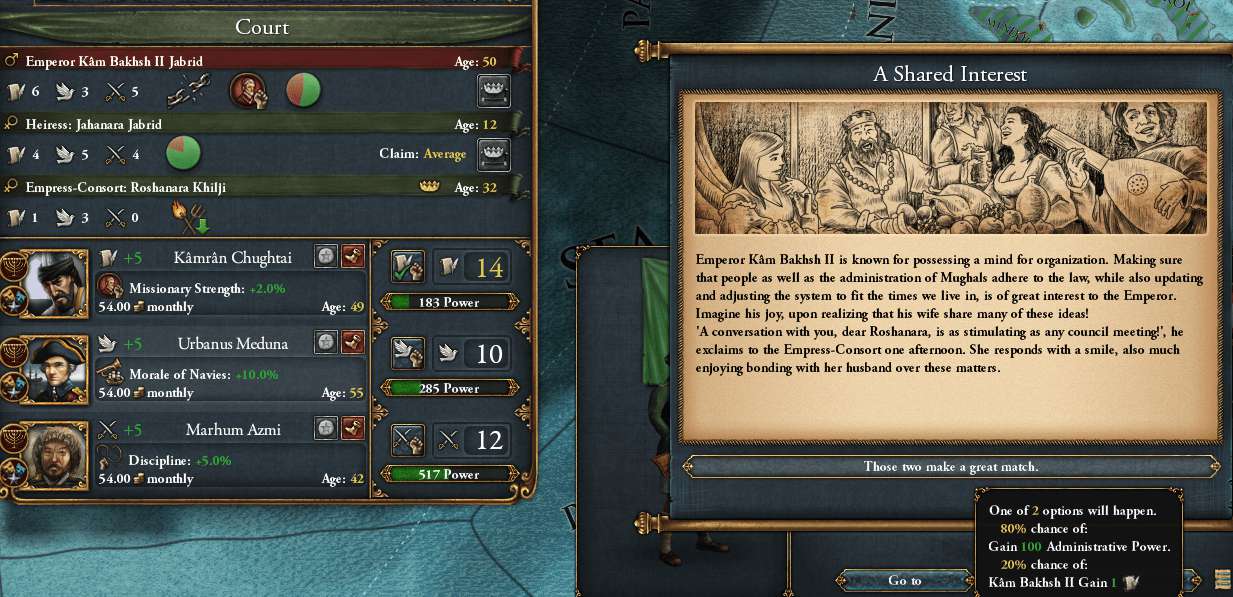
Task: Dismiss advisor Kâmrân Chughtai with the red boot
Action: tap(353, 257)
